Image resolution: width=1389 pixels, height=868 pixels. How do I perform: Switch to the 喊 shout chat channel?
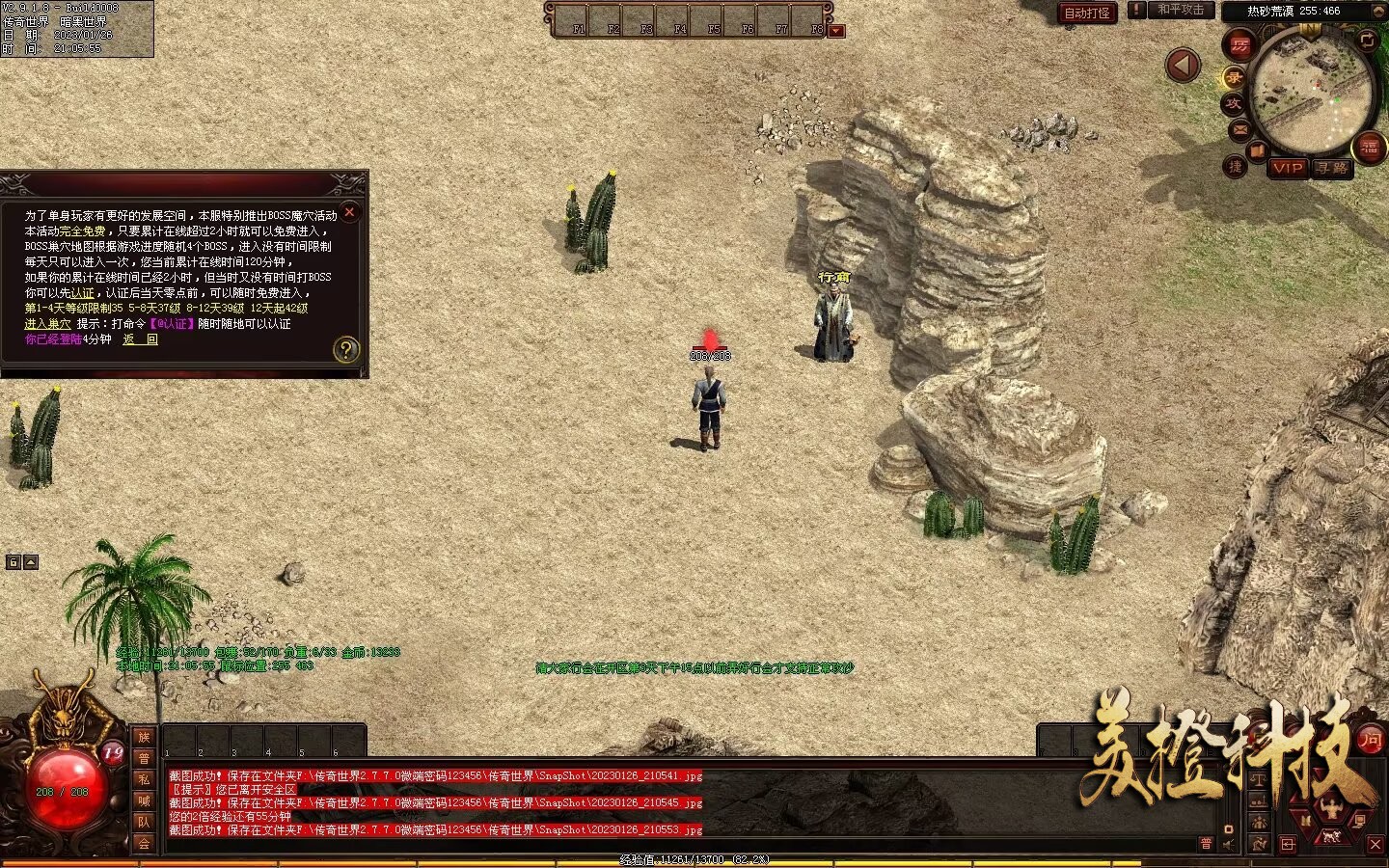coord(144,800)
